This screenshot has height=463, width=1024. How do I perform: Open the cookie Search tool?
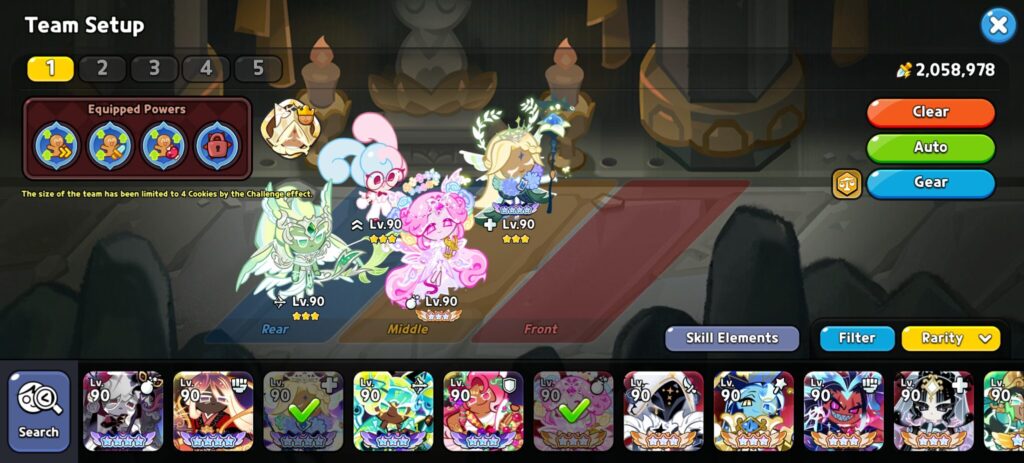(39, 410)
